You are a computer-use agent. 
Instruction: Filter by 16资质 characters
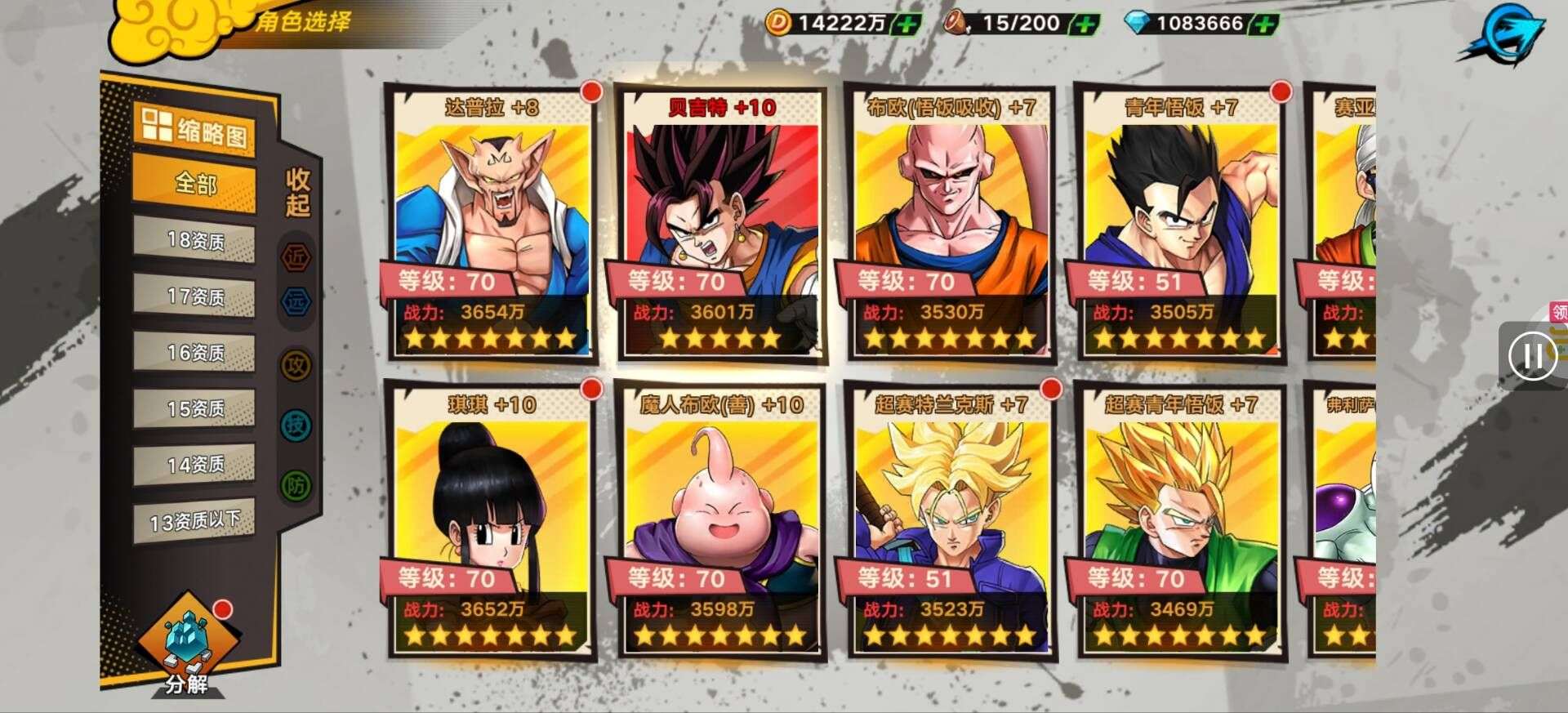[x=195, y=353]
